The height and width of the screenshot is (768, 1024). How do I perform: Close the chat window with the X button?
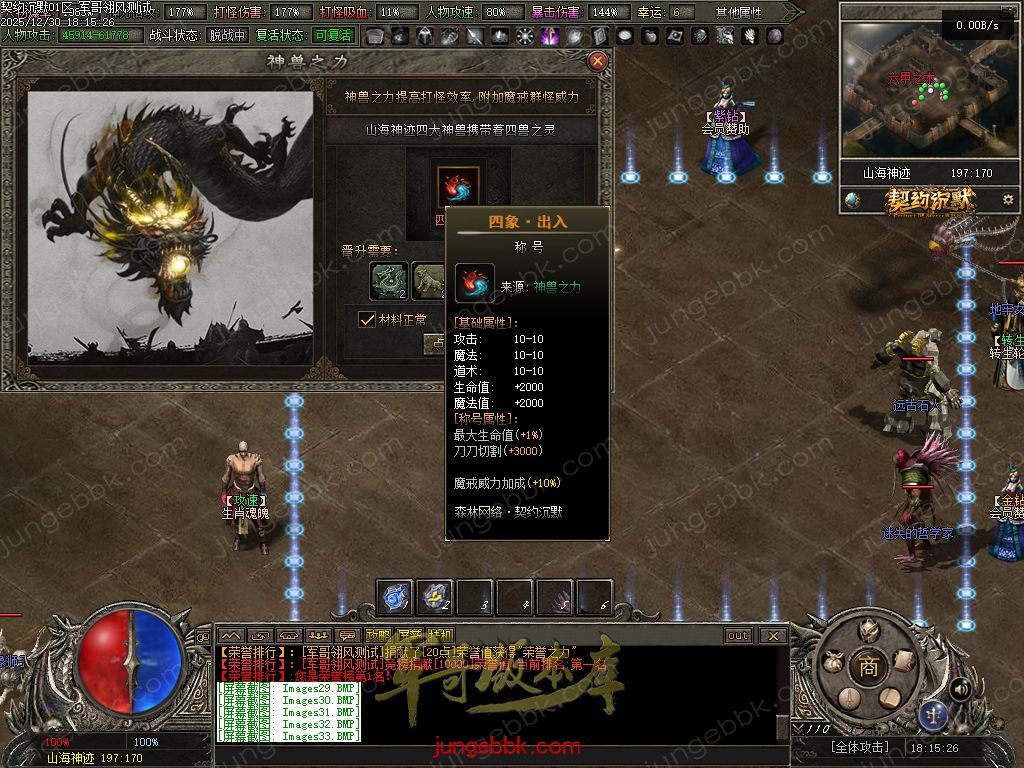pos(772,636)
